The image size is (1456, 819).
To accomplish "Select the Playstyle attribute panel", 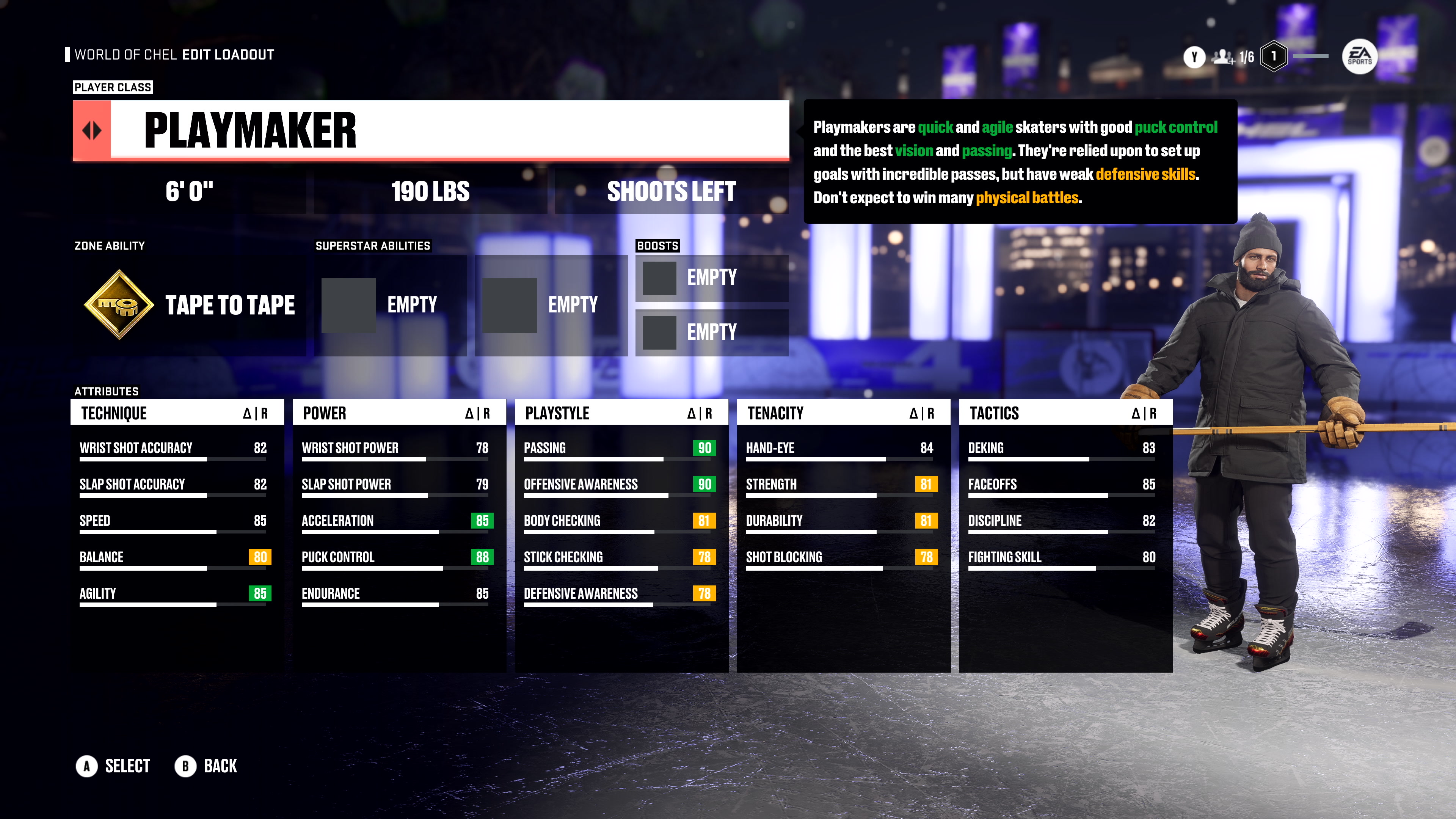I will coord(621,413).
